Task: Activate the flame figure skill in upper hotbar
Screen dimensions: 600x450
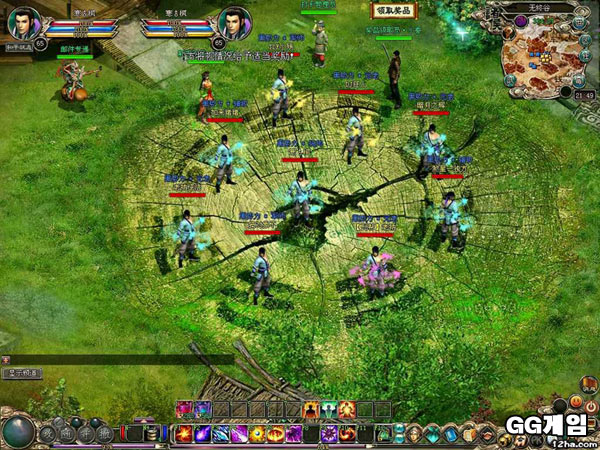Action: [311, 409]
